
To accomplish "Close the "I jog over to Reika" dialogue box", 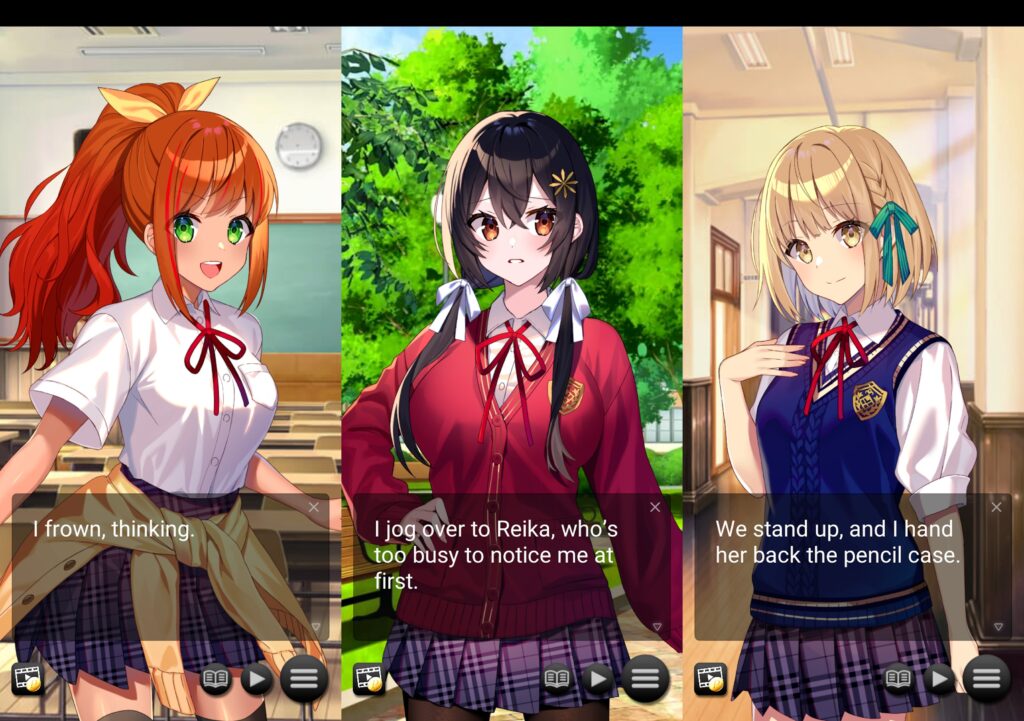I will [x=655, y=508].
